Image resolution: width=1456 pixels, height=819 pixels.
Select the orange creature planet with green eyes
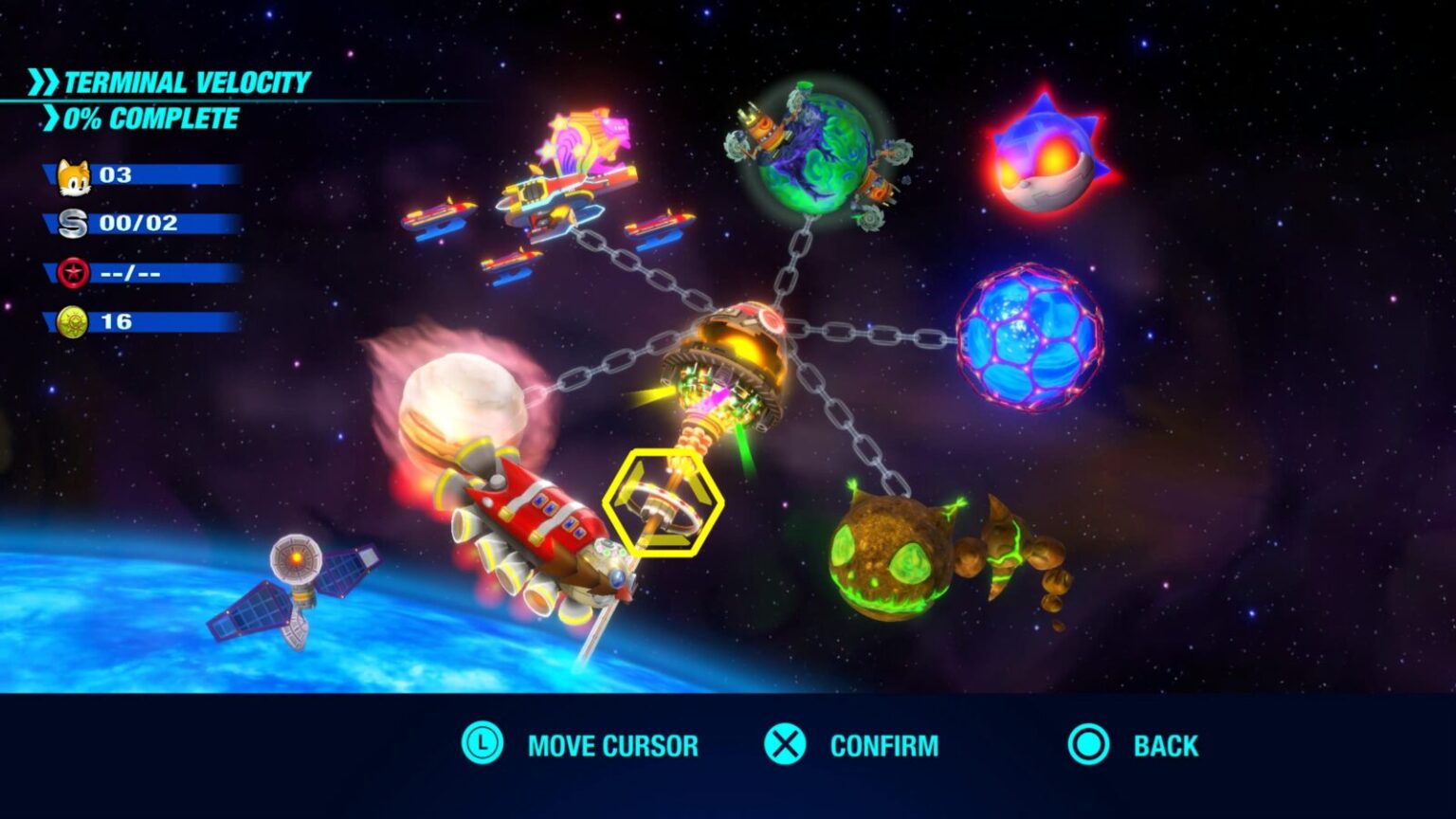[891, 559]
